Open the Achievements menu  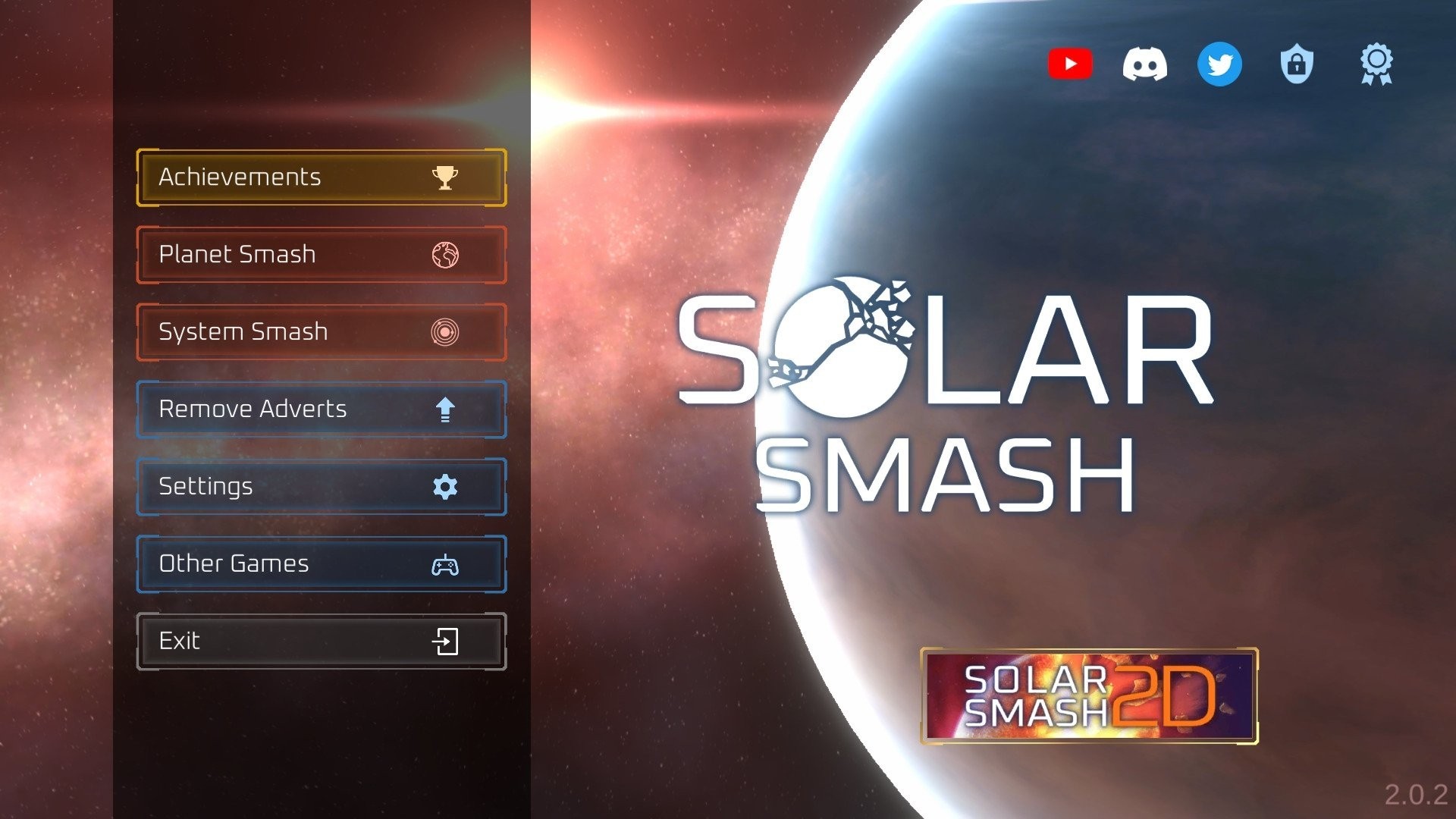pyautogui.click(x=288, y=177)
